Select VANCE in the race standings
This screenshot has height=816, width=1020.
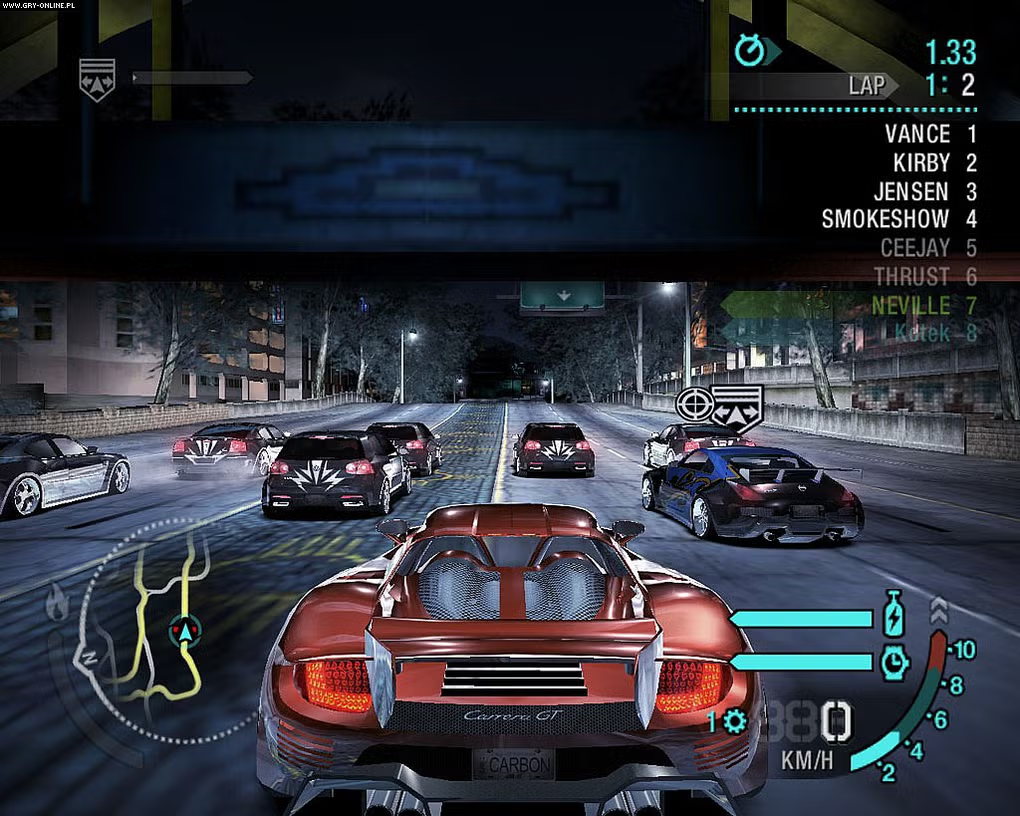click(917, 133)
